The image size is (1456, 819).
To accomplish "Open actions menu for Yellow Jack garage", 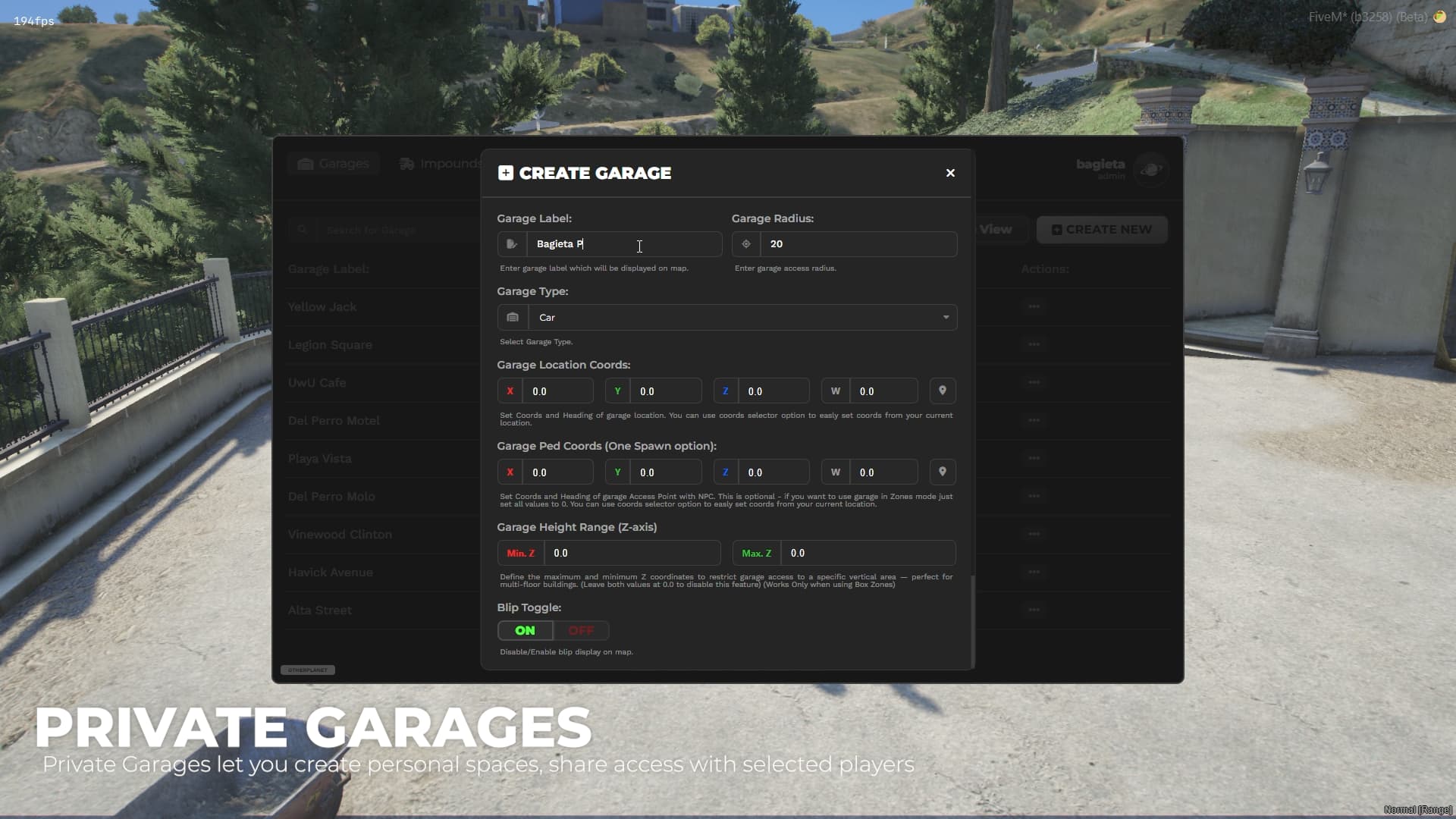I will pos(1034,306).
